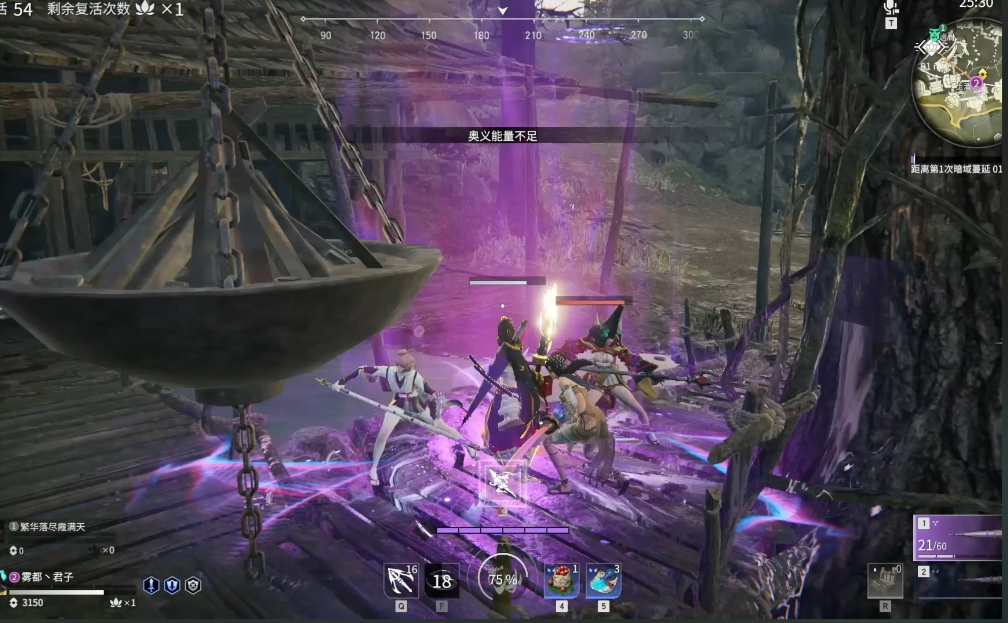Click the blue sword buff icon

tap(151, 586)
